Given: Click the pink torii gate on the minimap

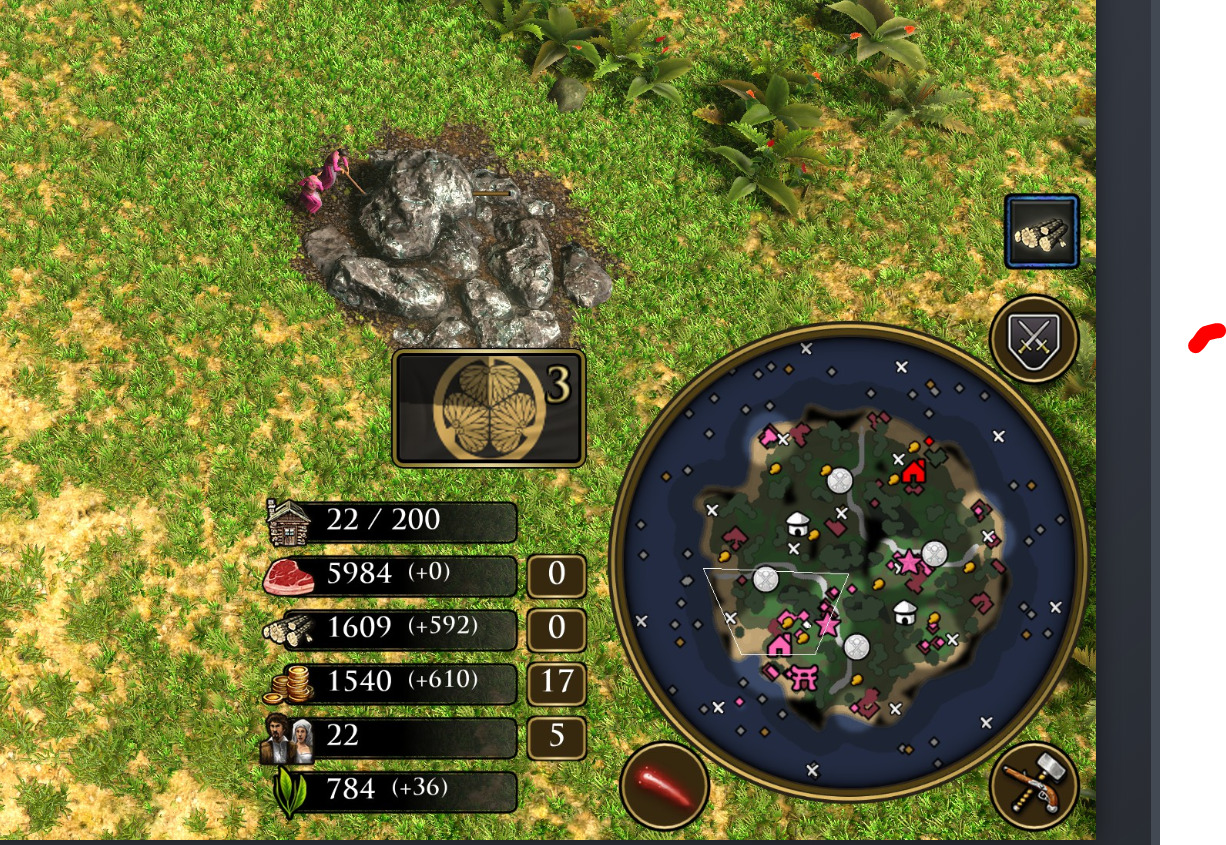Looking at the screenshot, I should 804,677.
